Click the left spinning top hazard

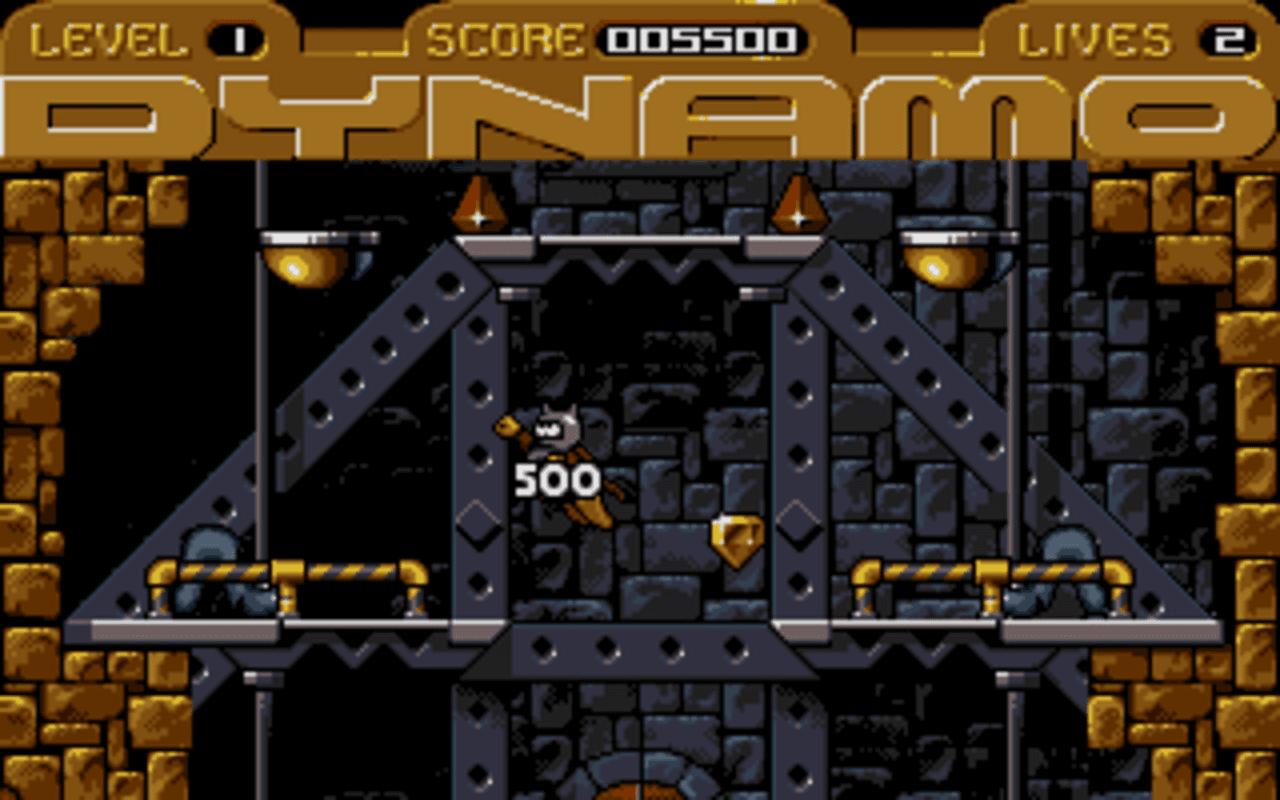tap(478, 205)
